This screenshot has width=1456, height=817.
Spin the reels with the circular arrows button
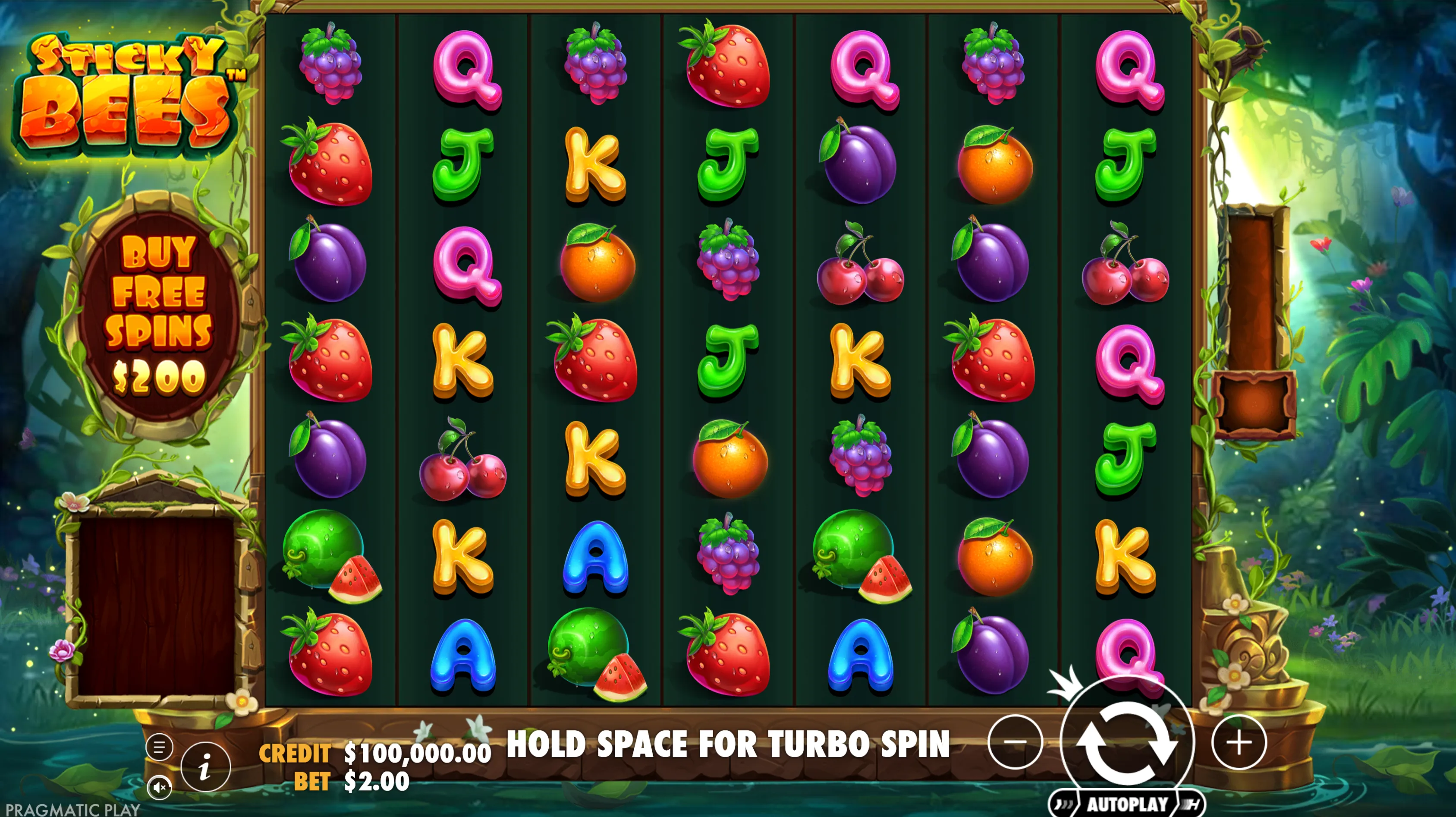(1126, 742)
